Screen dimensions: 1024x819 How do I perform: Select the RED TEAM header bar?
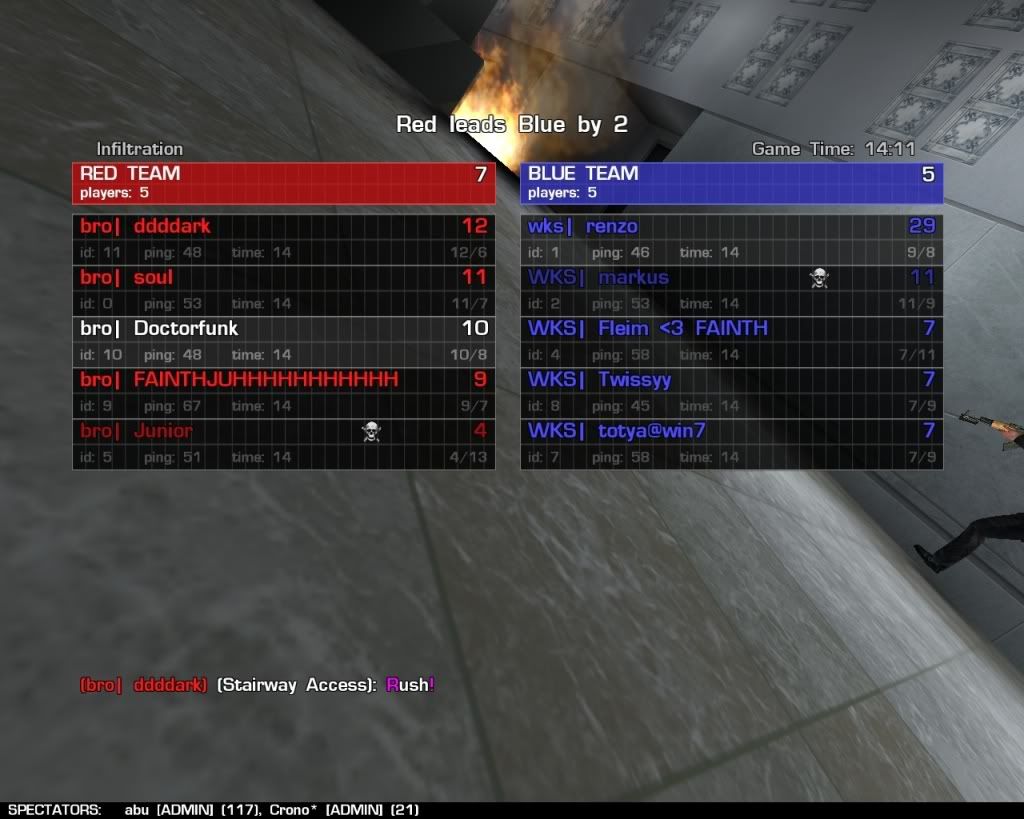coord(283,182)
